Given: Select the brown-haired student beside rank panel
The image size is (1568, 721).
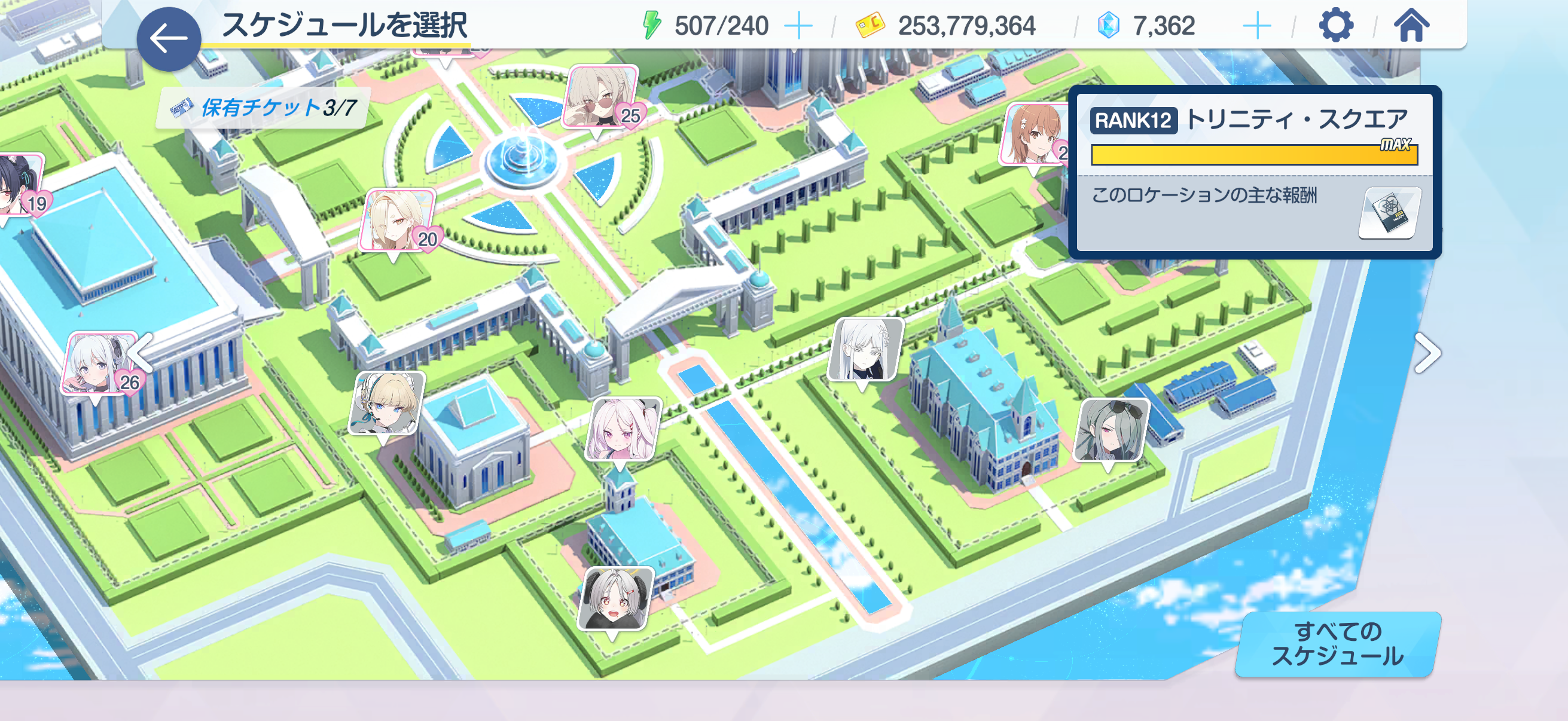Looking at the screenshot, I should click(x=1033, y=134).
